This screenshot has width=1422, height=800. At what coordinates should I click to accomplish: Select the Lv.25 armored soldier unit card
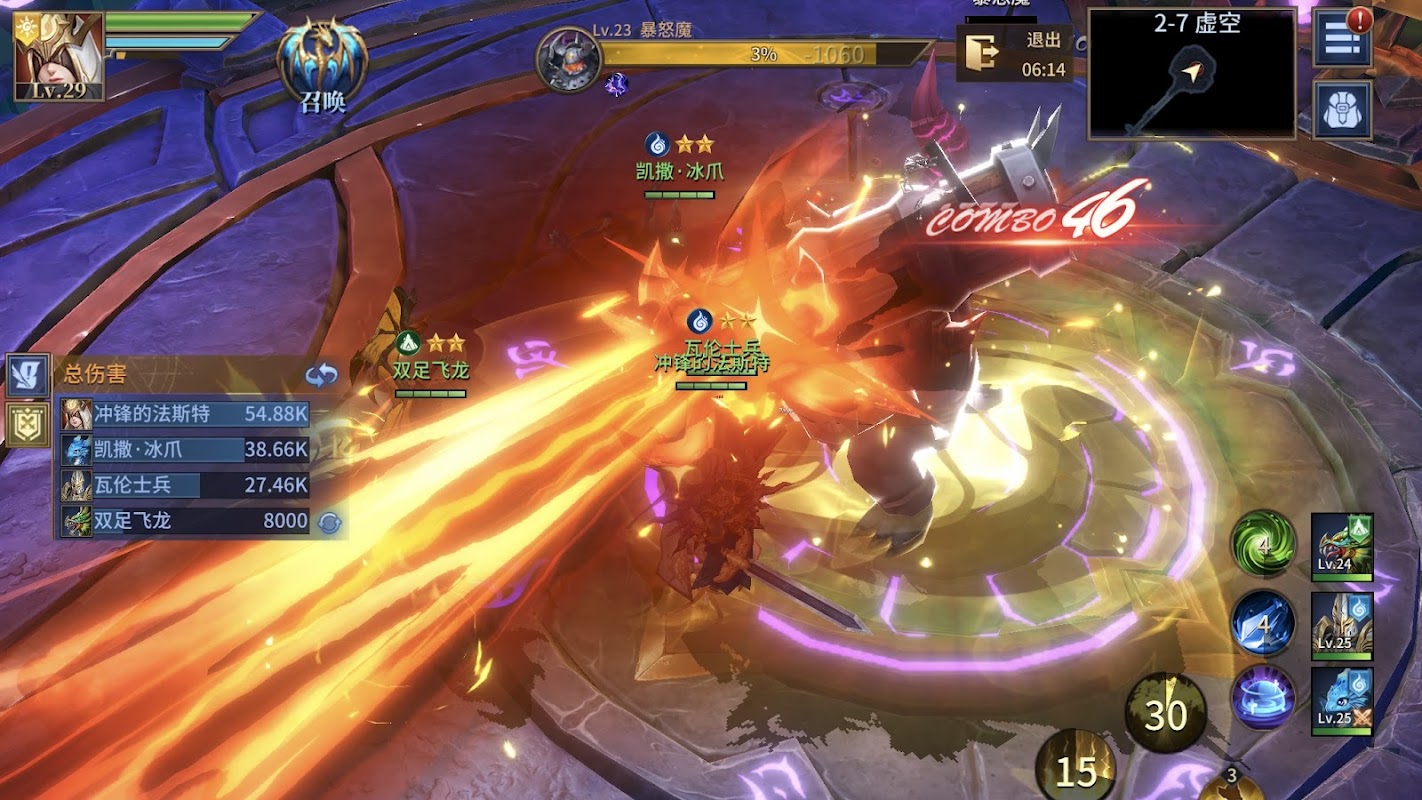click(x=1341, y=625)
